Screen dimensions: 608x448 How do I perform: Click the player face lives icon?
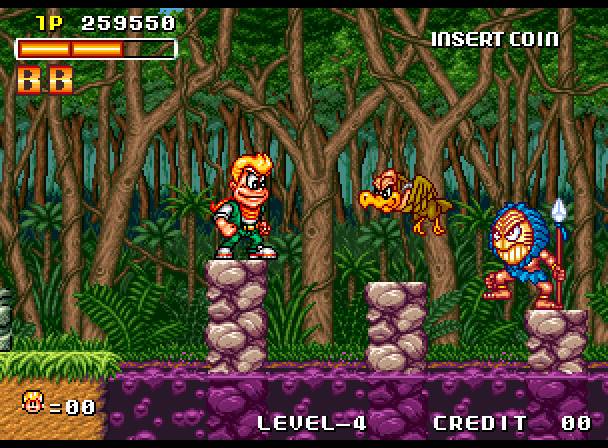[33, 404]
